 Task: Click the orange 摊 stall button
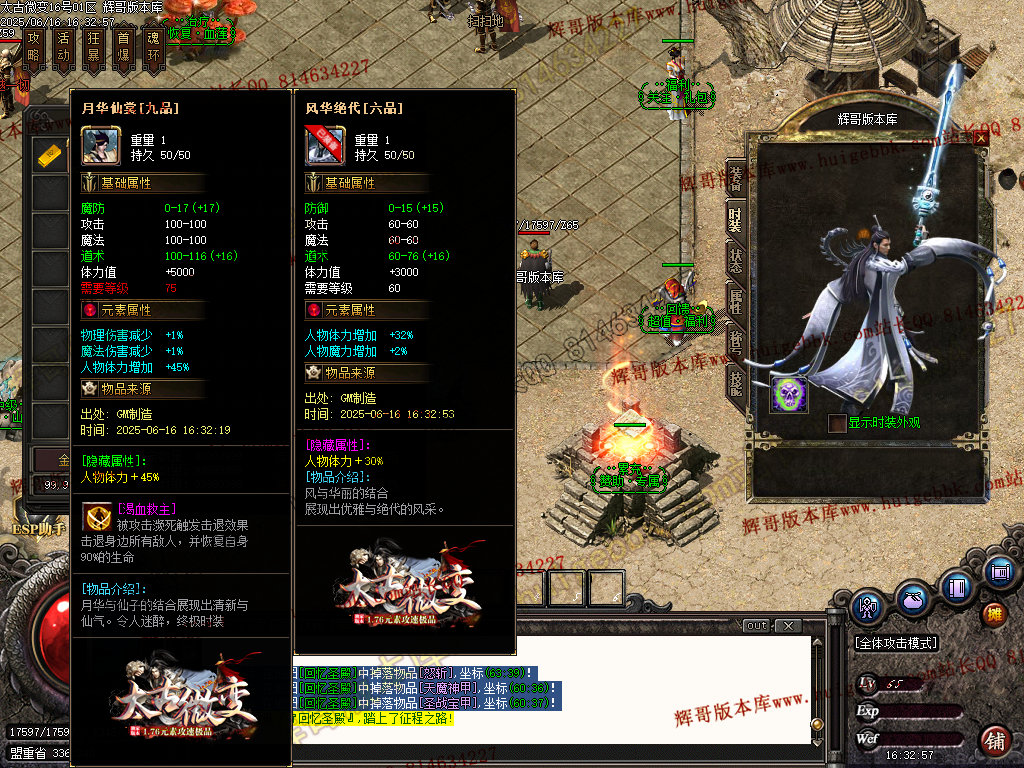[x=994, y=613]
